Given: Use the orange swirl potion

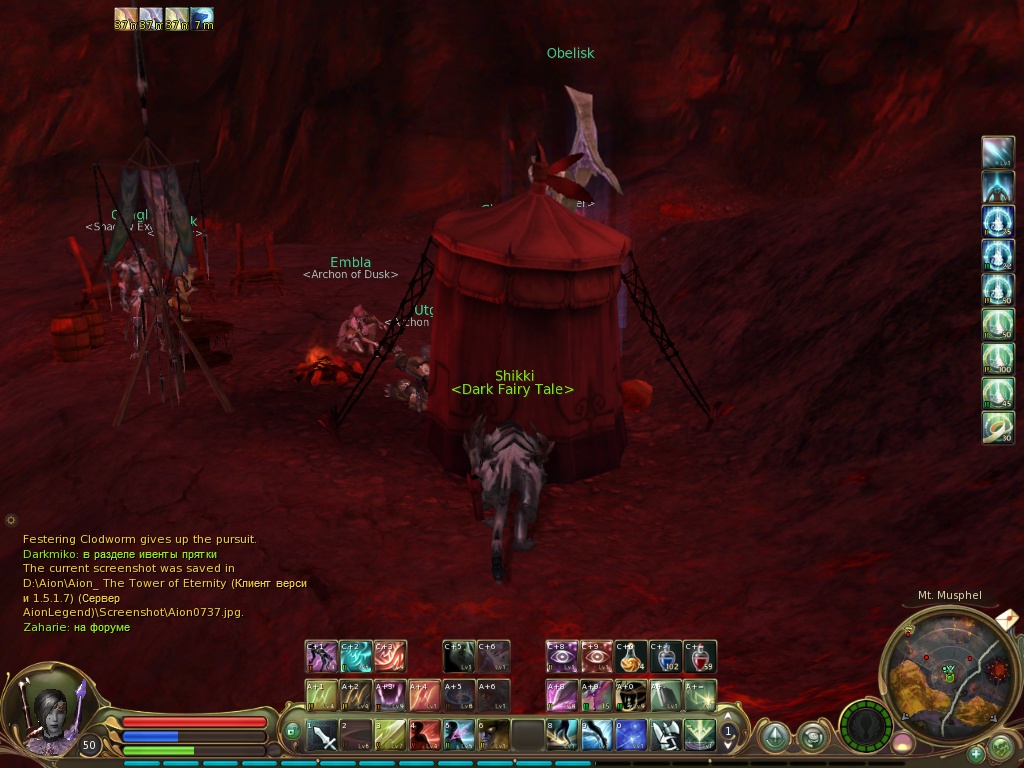Looking at the screenshot, I should click(631, 657).
